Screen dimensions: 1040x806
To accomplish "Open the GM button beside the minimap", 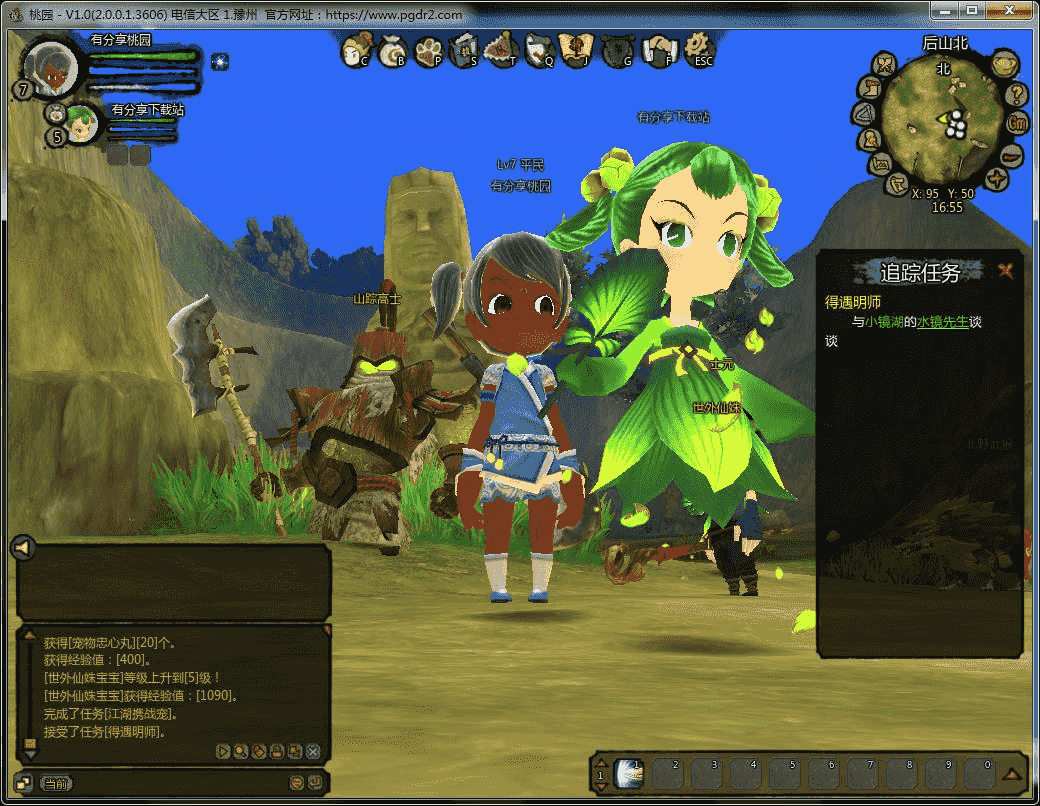I will tap(1018, 123).
